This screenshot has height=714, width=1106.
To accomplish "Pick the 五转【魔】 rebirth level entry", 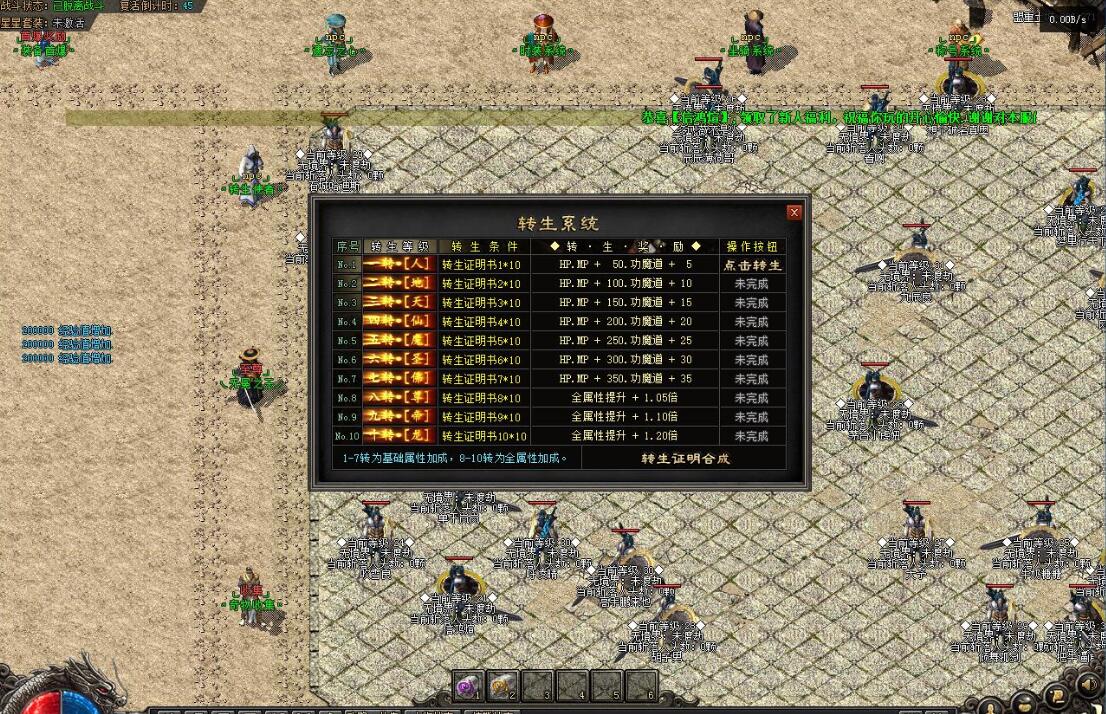I will tap(400, 341).
